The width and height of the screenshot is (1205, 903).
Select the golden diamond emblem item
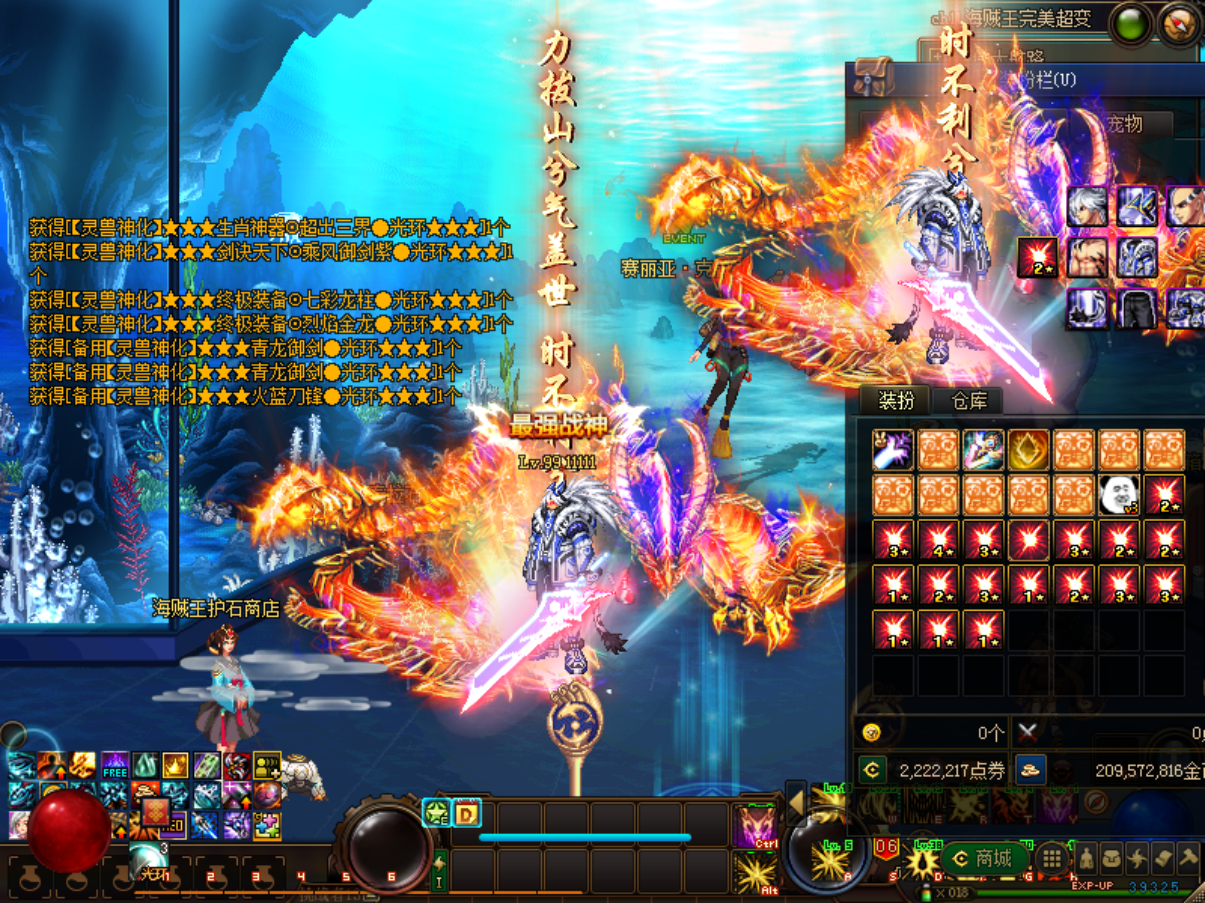point(1028,450)
